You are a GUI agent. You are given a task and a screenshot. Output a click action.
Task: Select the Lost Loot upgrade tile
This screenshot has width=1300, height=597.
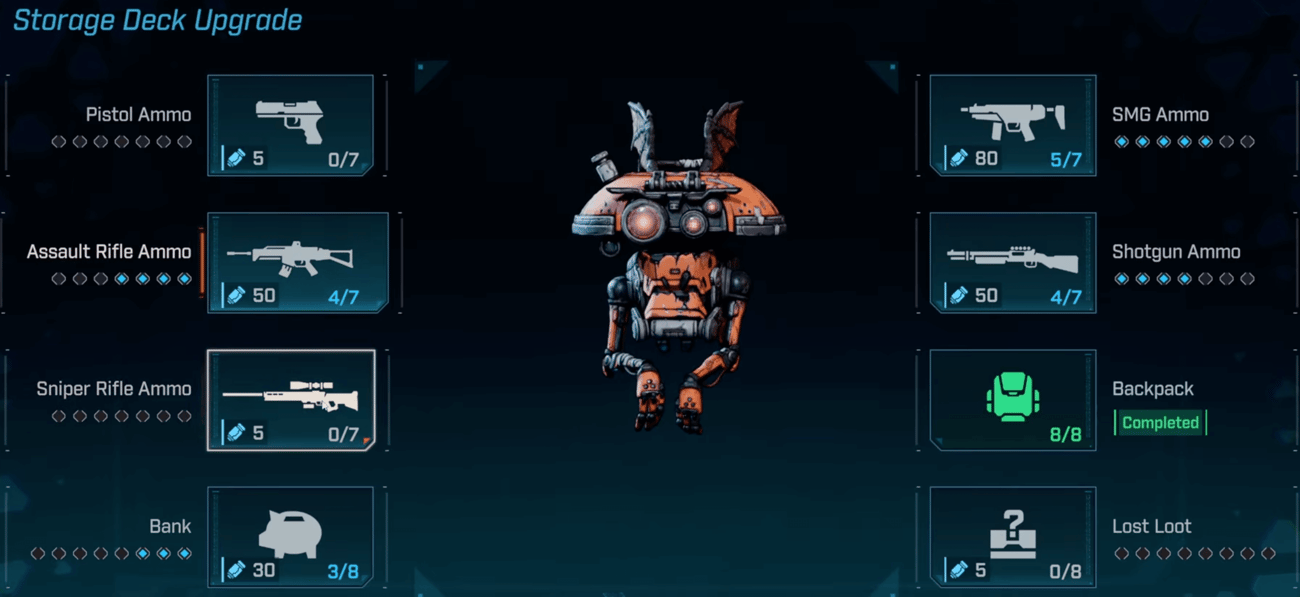[x=1012, y=536]
